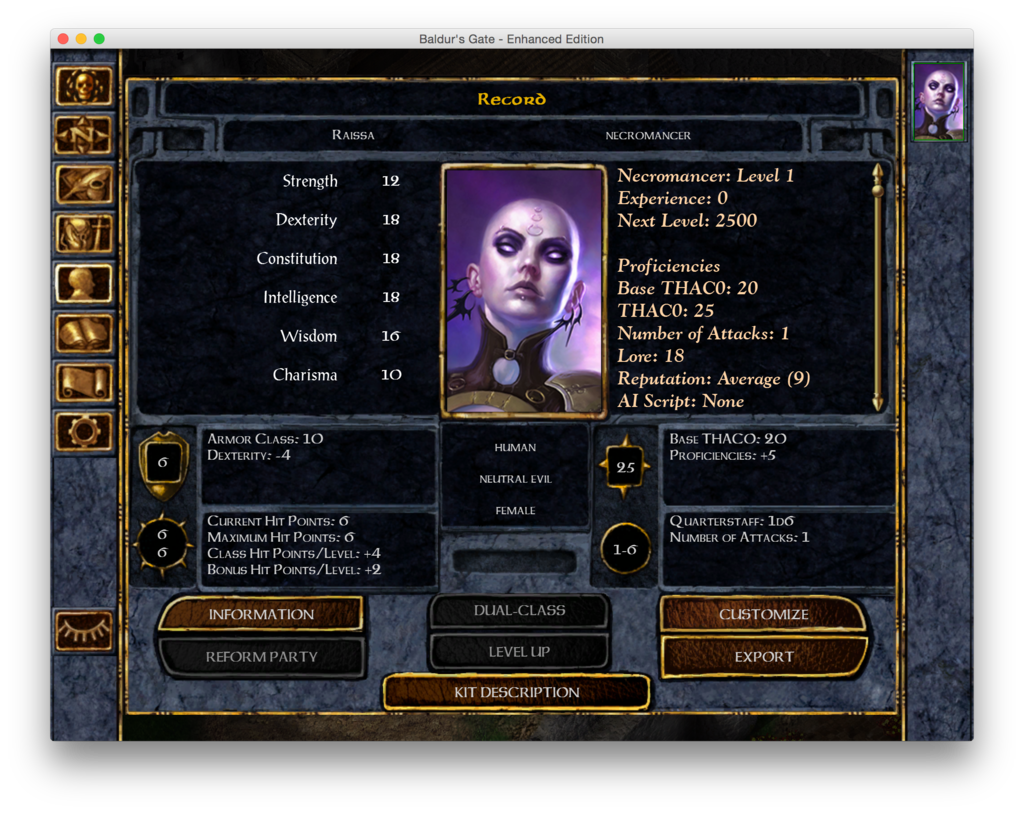Click the scroll down arrow in stats panel

click(877, 403)
